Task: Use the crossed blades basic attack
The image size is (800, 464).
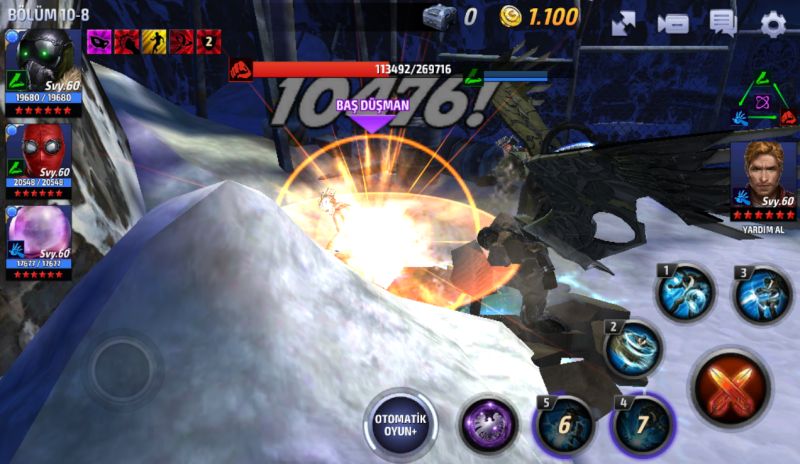Action: pos(731,387)
